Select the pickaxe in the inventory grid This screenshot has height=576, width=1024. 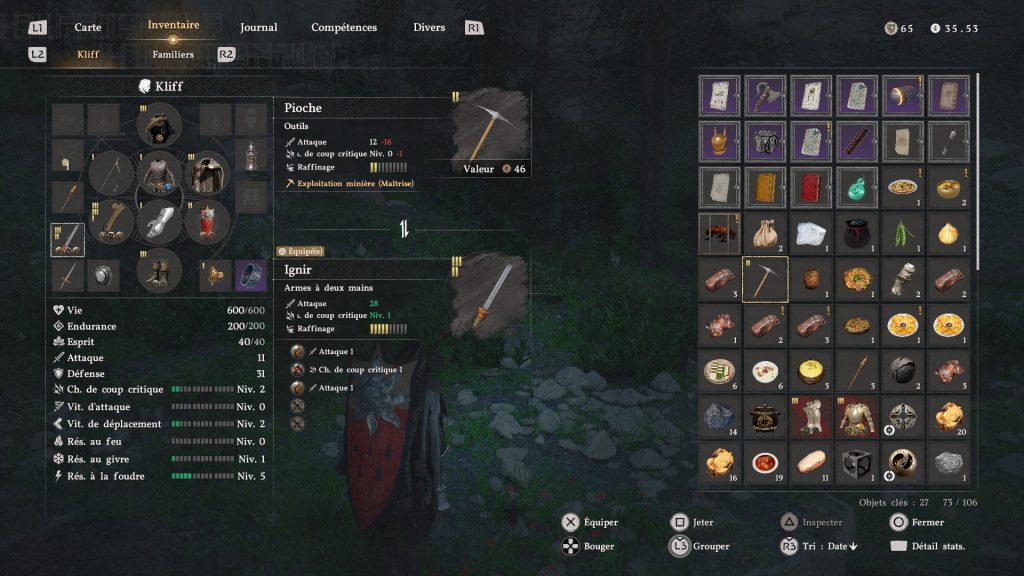pyautogui.click(x=765, y=279)
